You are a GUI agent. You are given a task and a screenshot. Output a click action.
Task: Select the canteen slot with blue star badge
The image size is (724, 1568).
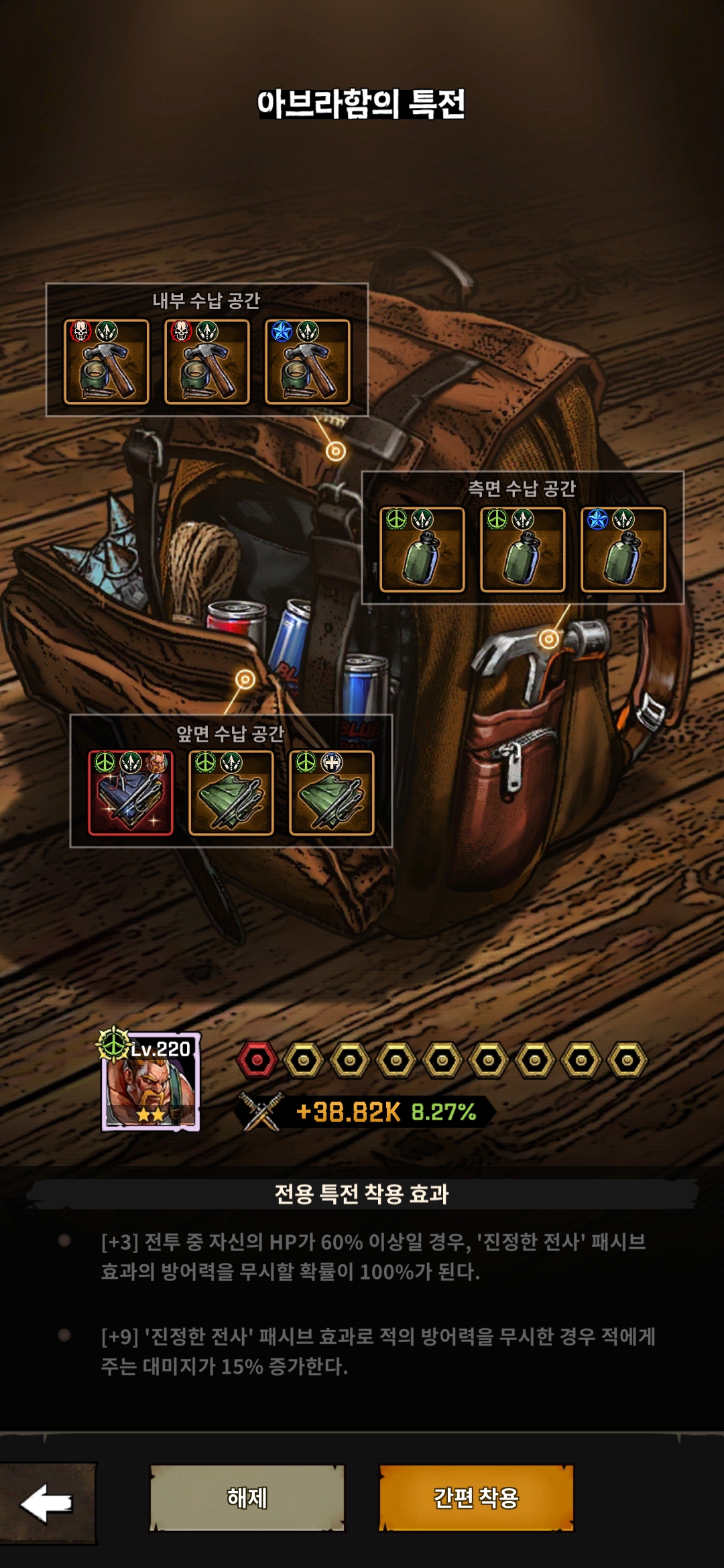click(x=623, y=549)
